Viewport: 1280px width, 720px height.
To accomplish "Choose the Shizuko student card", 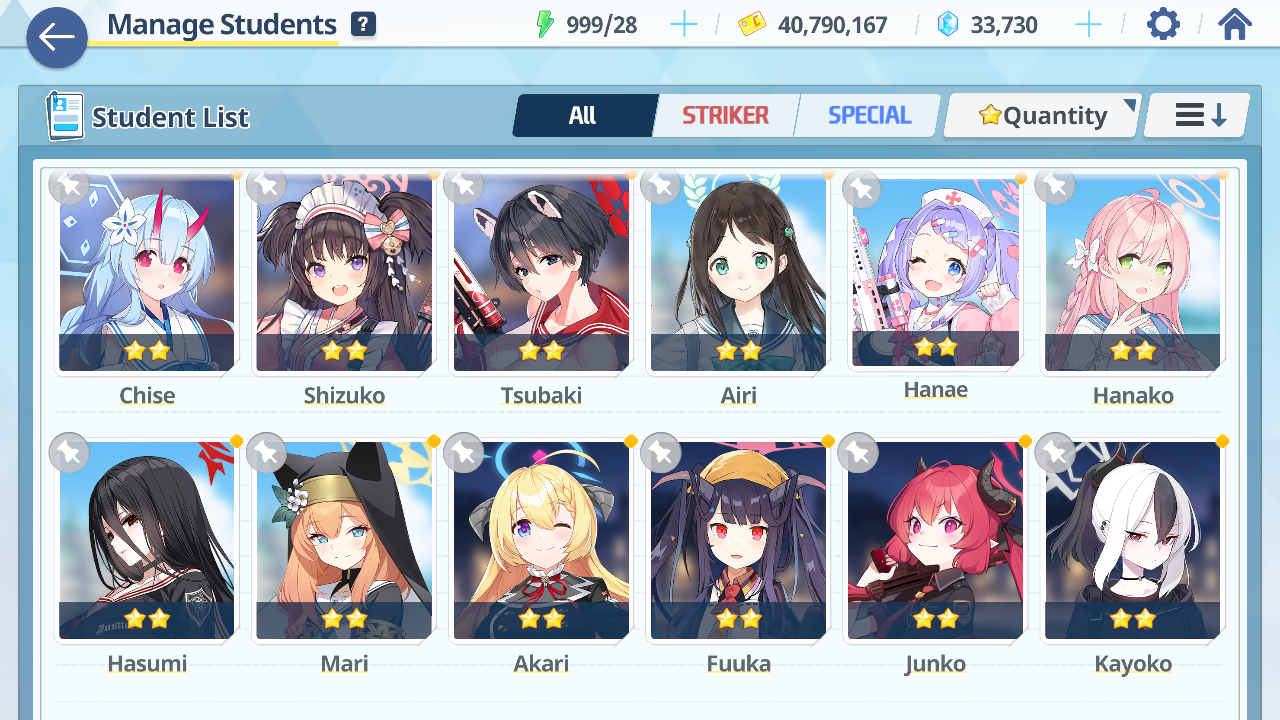I will point(344,274).
